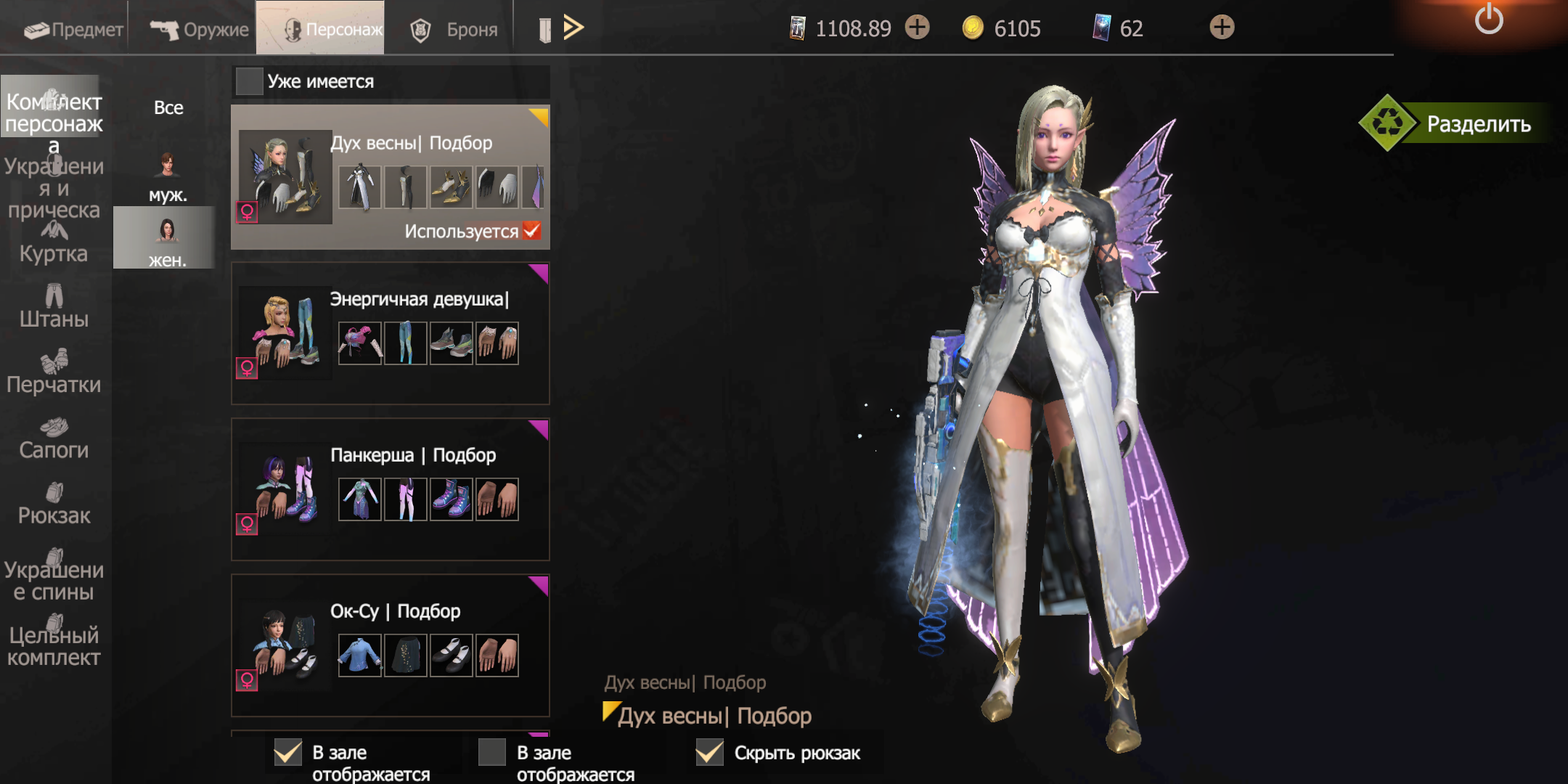This screenshot has width=1568, height=784.
Task: Open the Штаны category
Action: (54, 307)
